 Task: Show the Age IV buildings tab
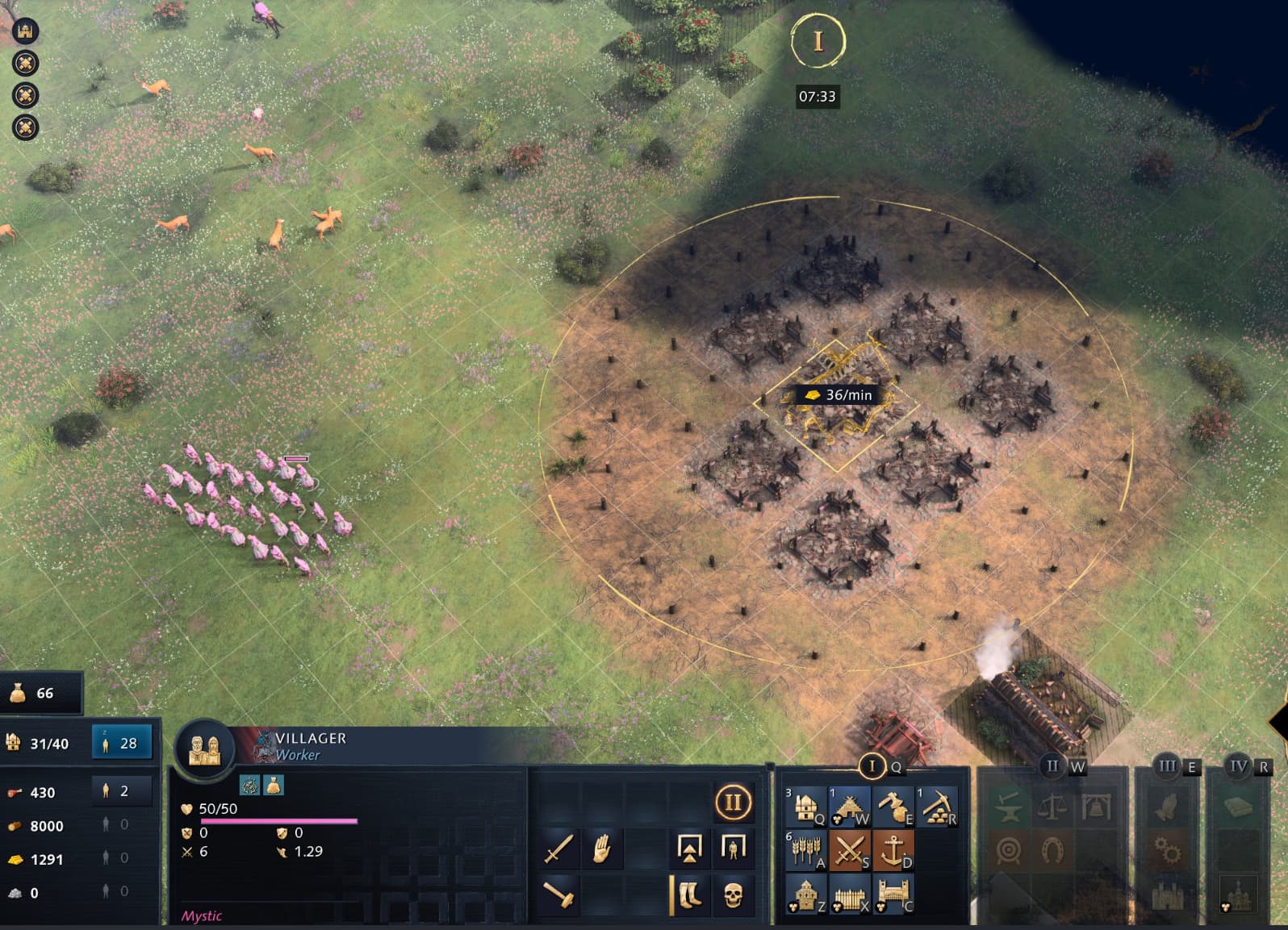(1239, 765)
